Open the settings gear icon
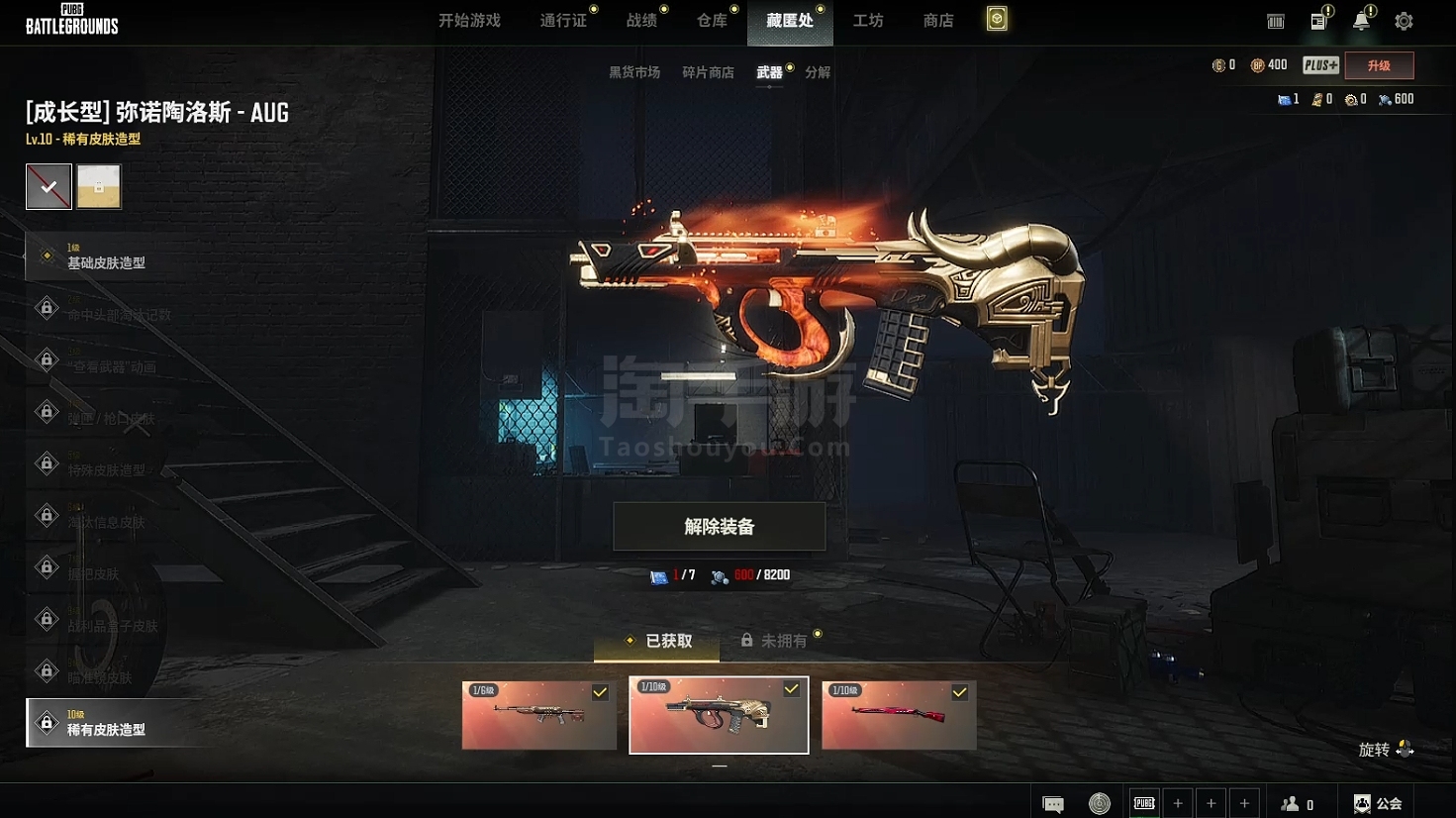This screenshot has width=1456, height=818. pyautogui.click(x=1404, y=21)
